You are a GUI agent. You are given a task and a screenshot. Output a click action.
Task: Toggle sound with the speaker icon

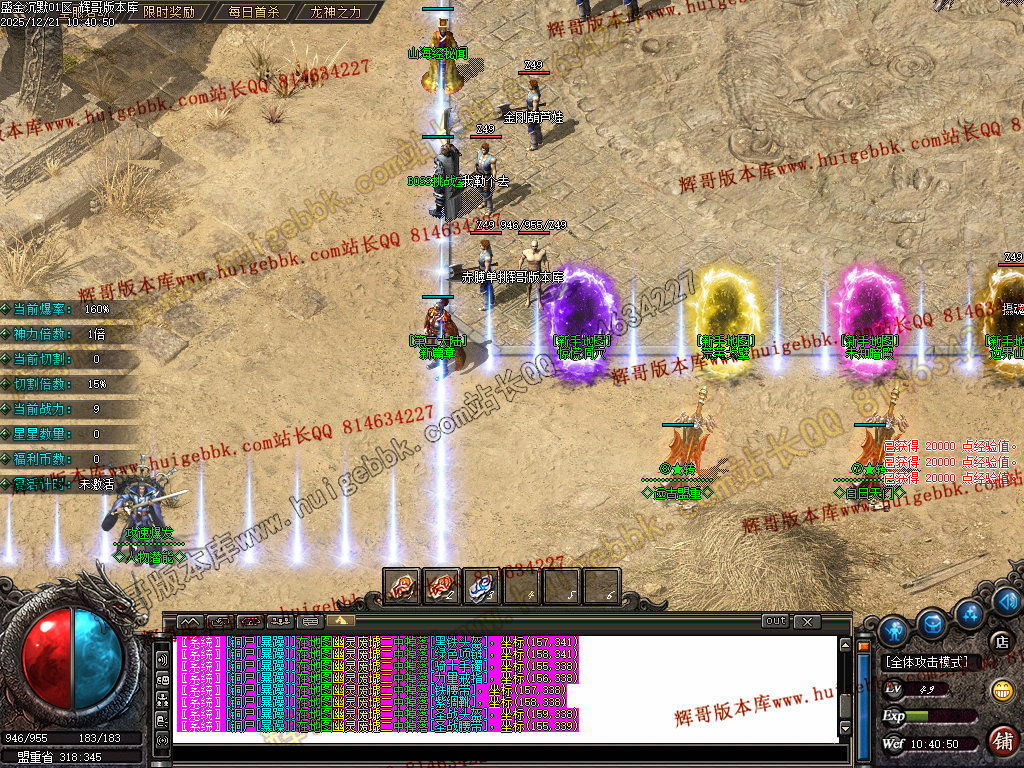pyautogui.click(x=1010, y=602)
